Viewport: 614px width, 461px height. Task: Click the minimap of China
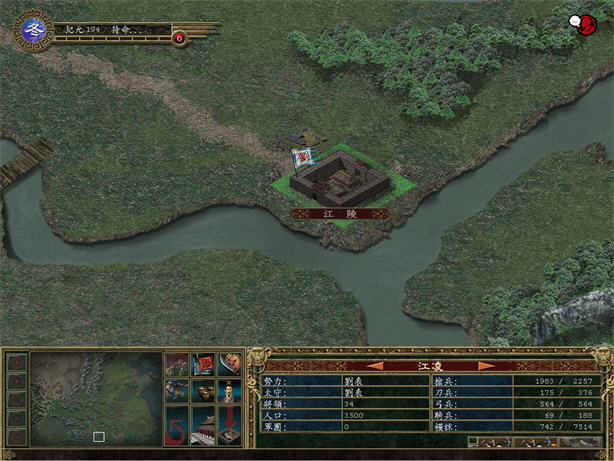coord(96,399)
